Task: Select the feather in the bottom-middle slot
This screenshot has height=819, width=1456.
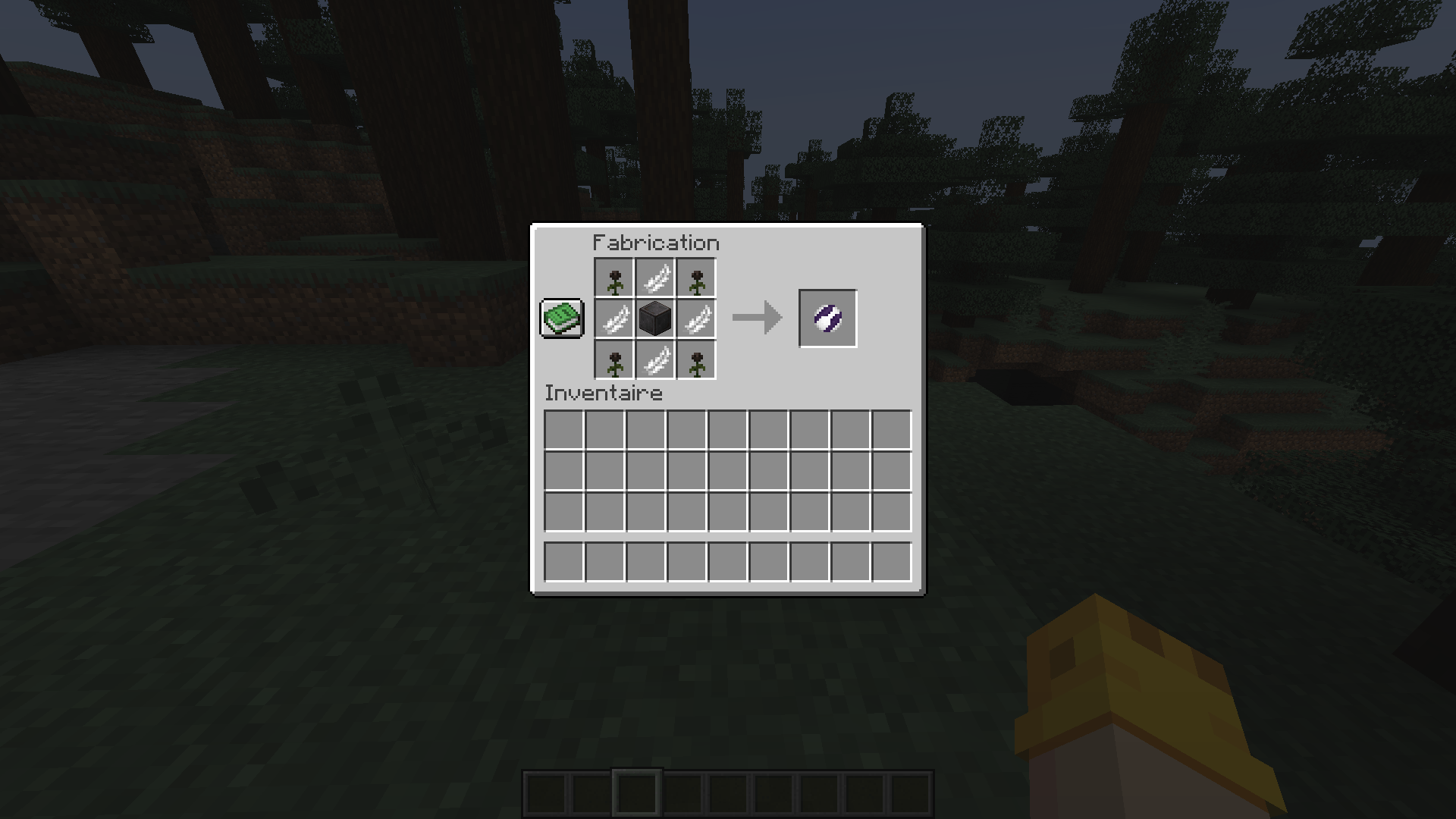Action: point(654,359)
